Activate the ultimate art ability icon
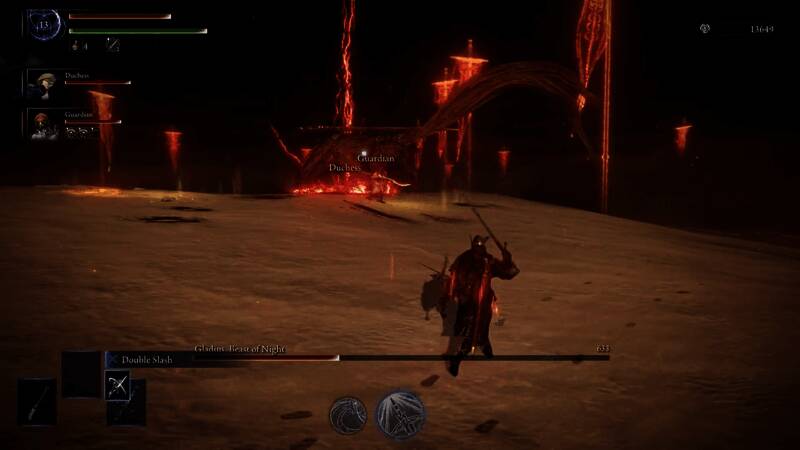This screenshot has width=800, height=450. (x=401, y=415)
